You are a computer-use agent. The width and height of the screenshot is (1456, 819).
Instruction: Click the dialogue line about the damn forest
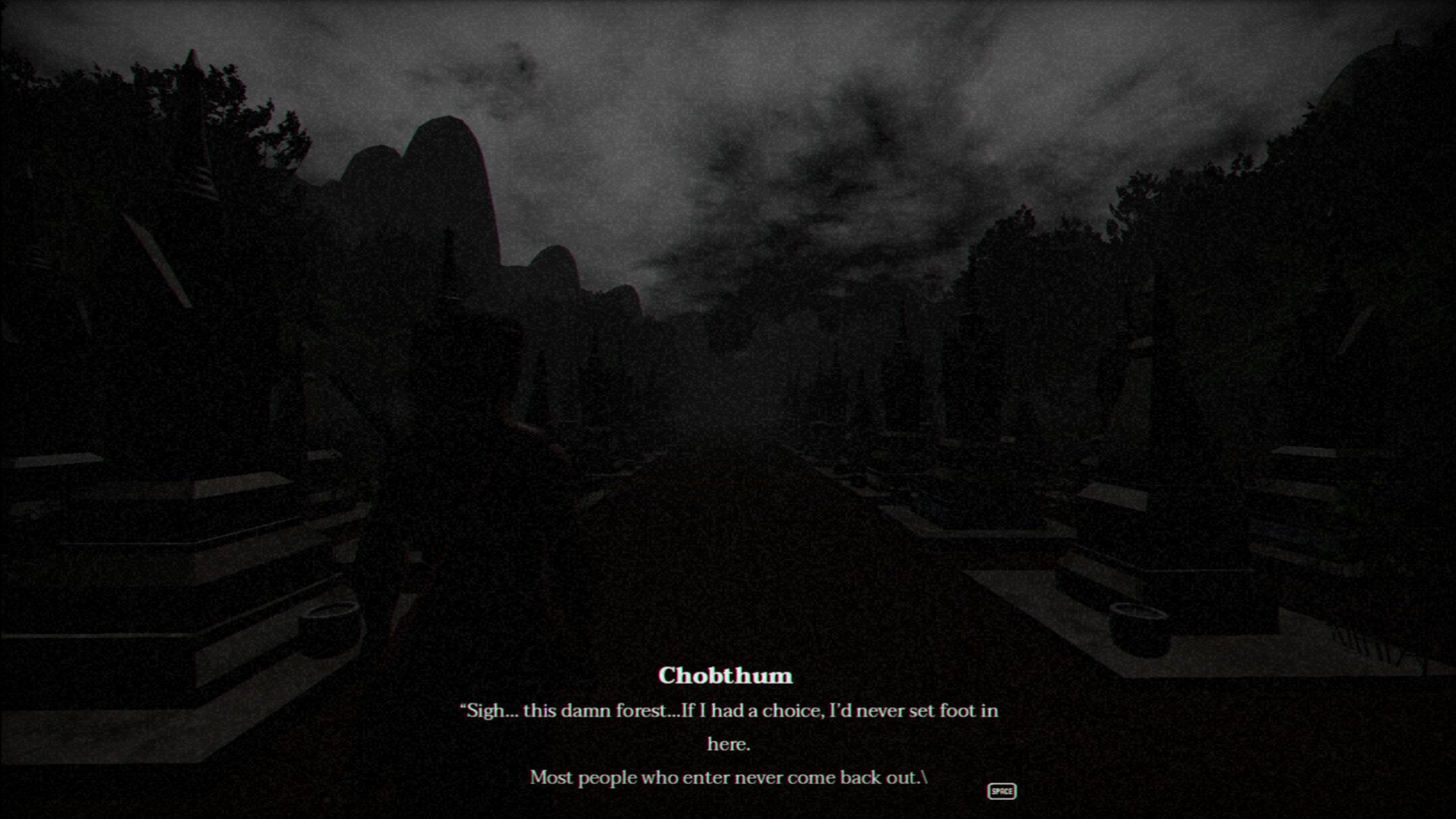[x=726, y=711]
